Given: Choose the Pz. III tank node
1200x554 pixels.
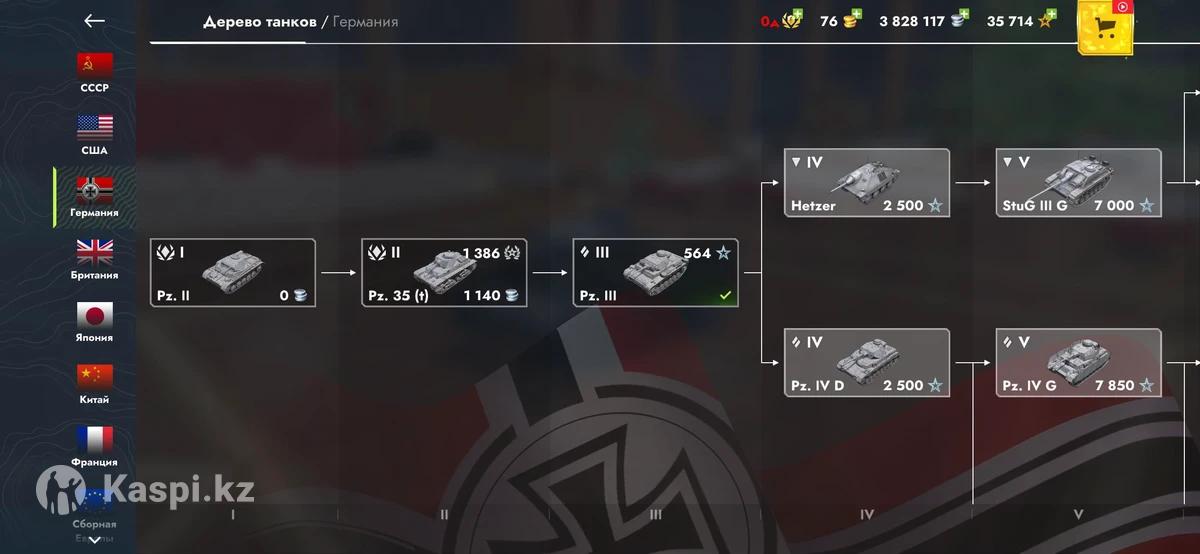Looking at the screenshot, I should (656, 272).
